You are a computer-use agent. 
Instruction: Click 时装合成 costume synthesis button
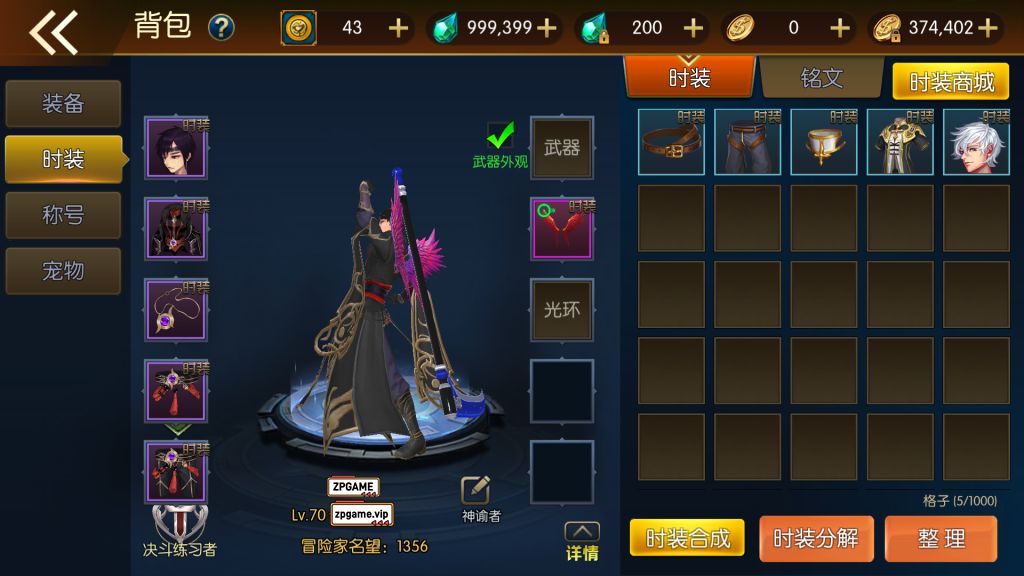pyautogui.click(x=688, y=538)
